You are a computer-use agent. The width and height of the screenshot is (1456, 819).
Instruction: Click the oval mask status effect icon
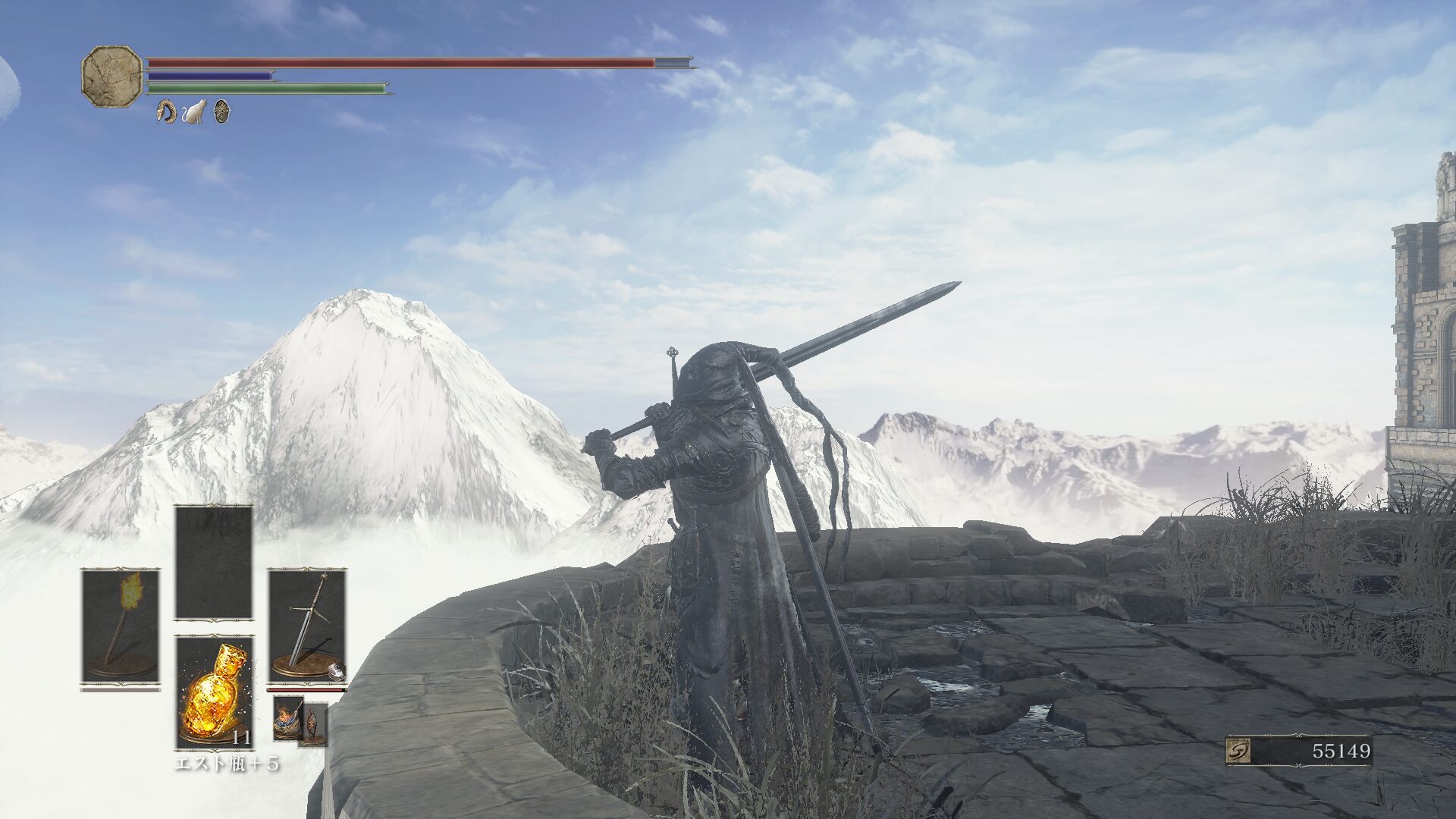pos(220,112)
